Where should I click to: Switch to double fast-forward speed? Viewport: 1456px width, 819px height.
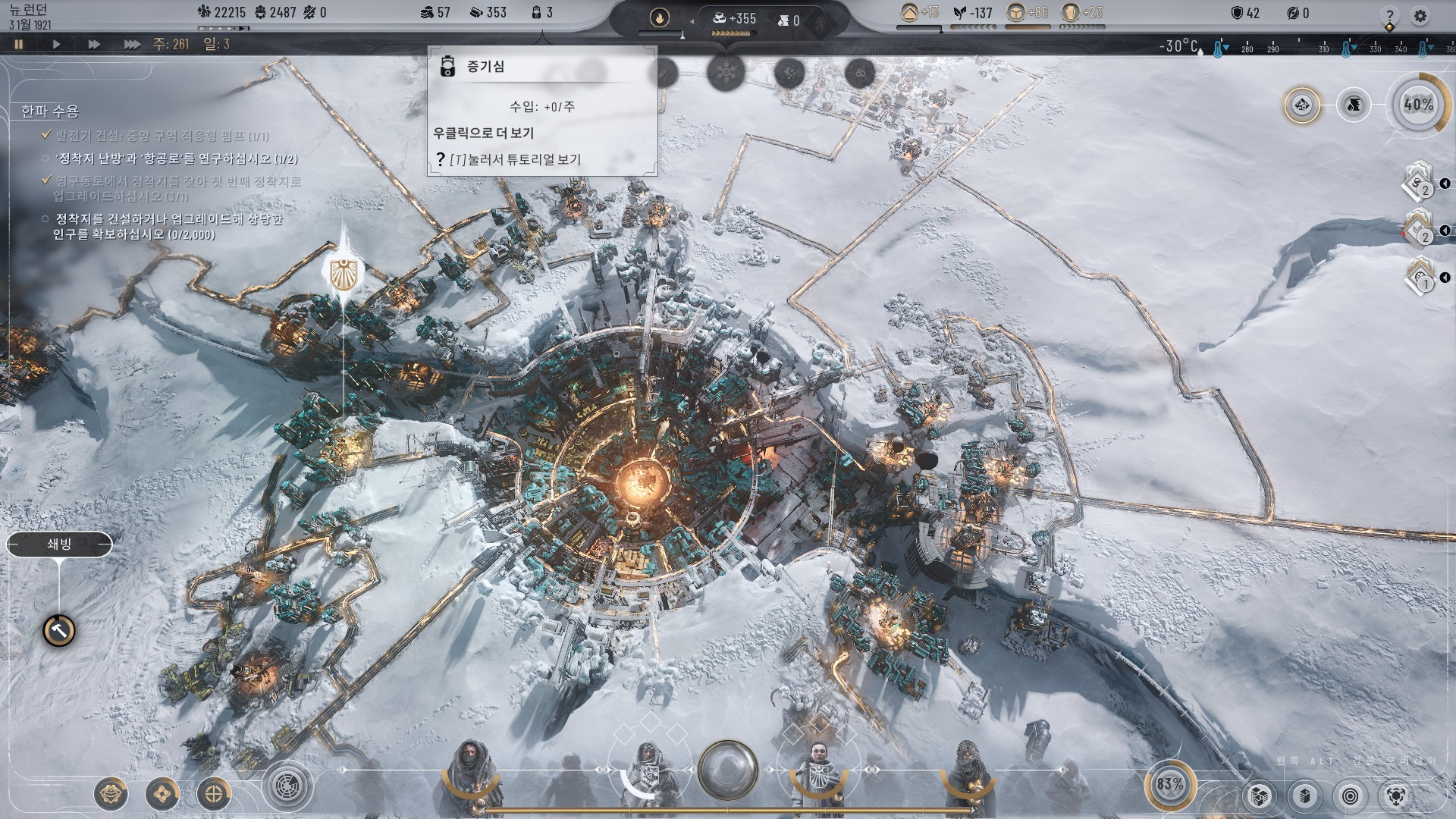click(94, 44)
